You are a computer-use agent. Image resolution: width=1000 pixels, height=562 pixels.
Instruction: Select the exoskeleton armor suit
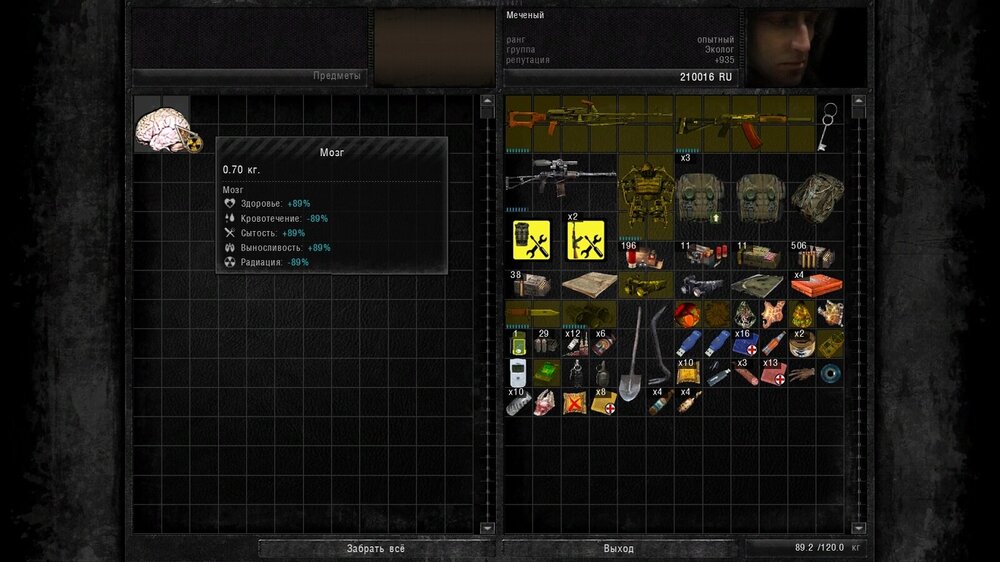645,195
